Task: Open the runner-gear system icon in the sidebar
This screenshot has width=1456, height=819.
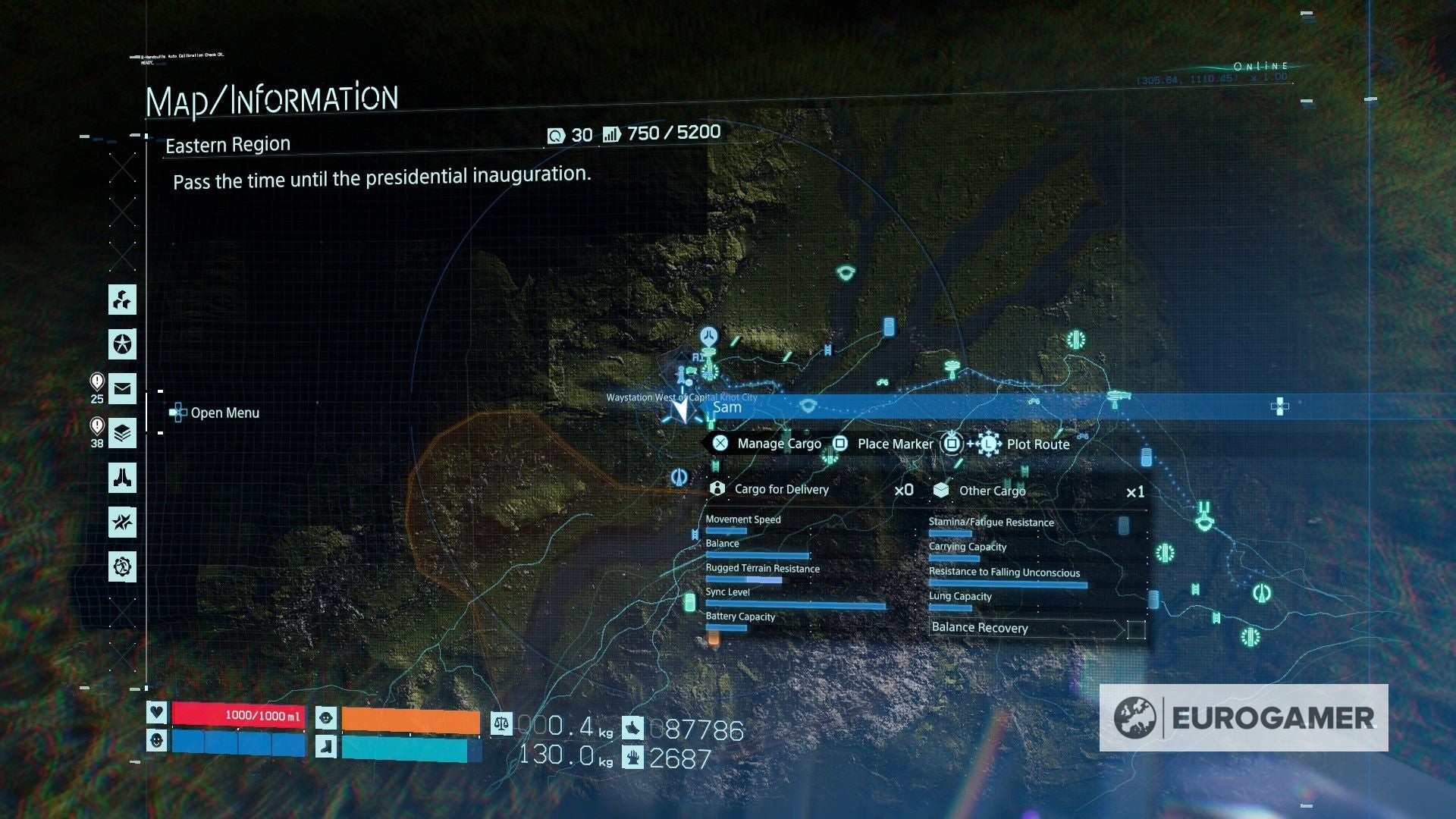Action: 122,566
